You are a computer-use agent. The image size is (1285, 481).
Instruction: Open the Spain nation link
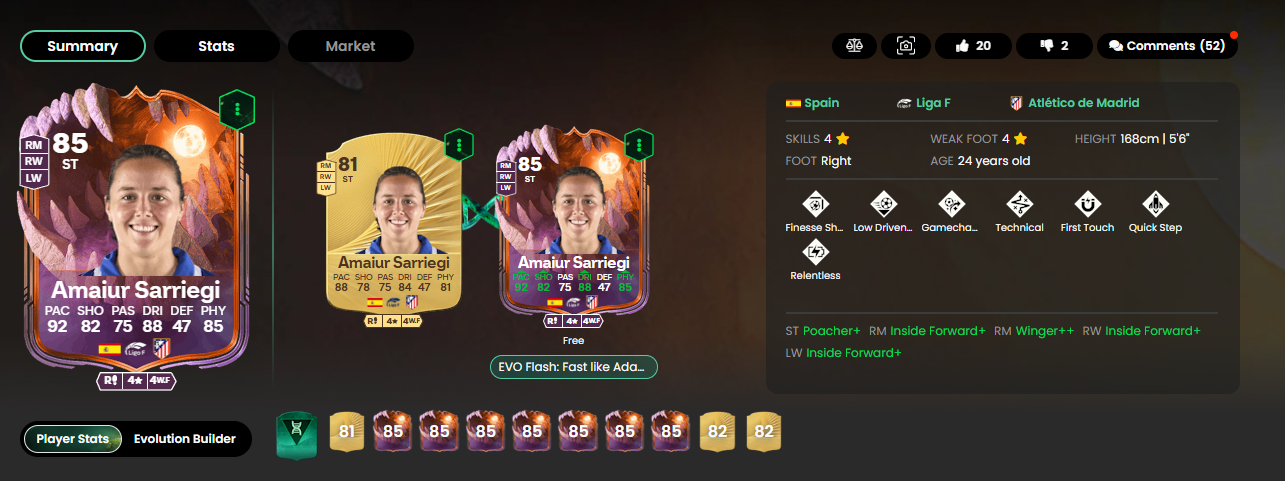[x=812, y=103]
